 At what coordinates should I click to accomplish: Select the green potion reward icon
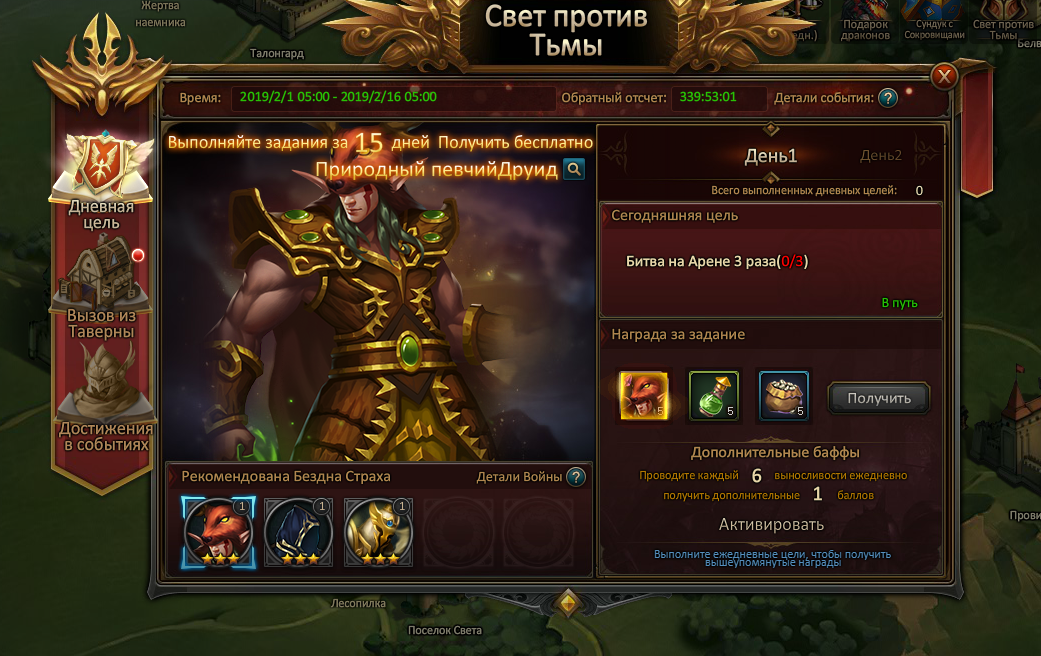(x=713, y=396)
